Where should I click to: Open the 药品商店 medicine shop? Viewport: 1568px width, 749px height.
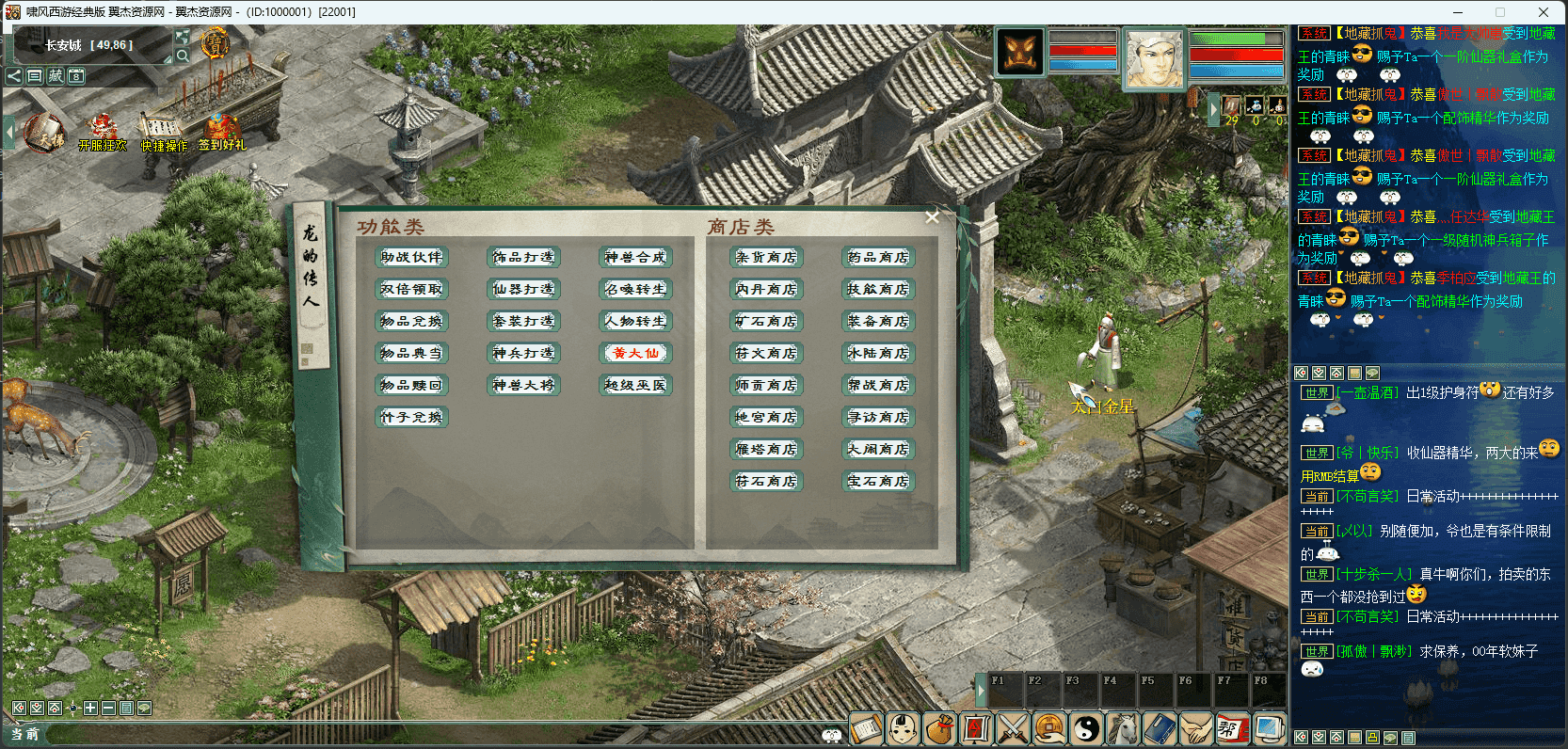[878, 257]
